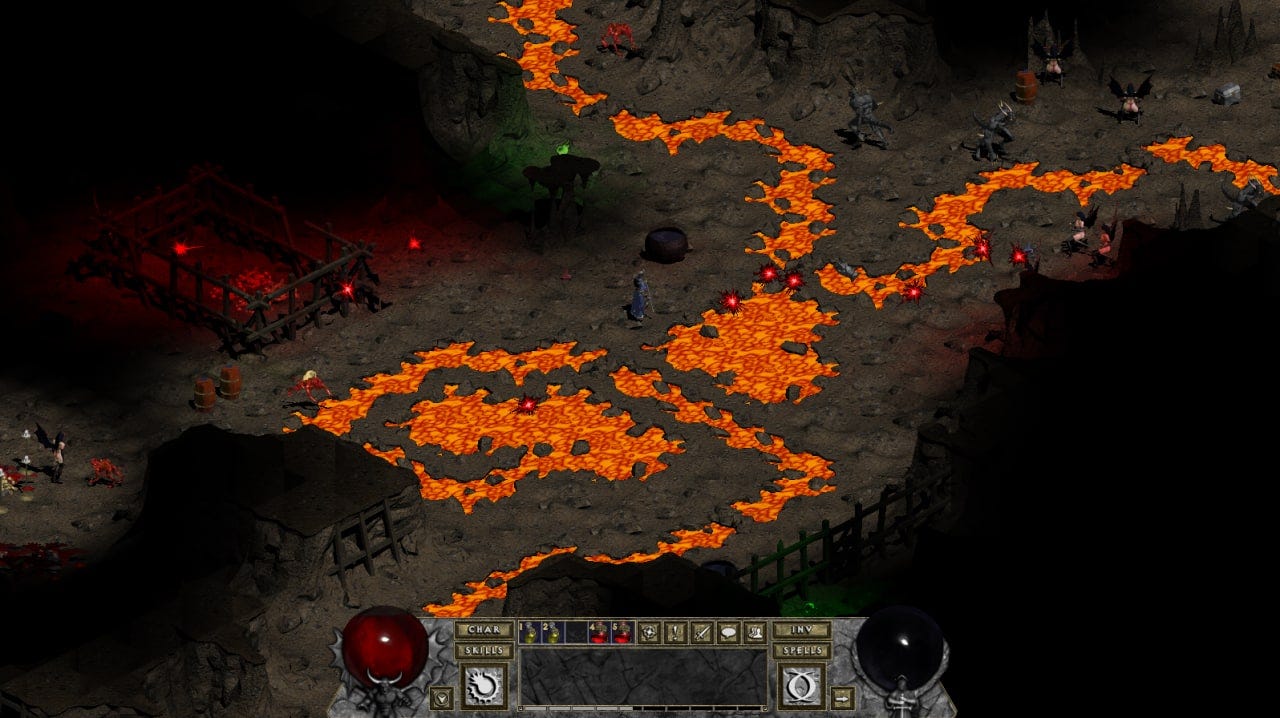Select the right-hand omega-shaped spell icon
Viewport: 1280px width, 718px height.
(800, 686)
